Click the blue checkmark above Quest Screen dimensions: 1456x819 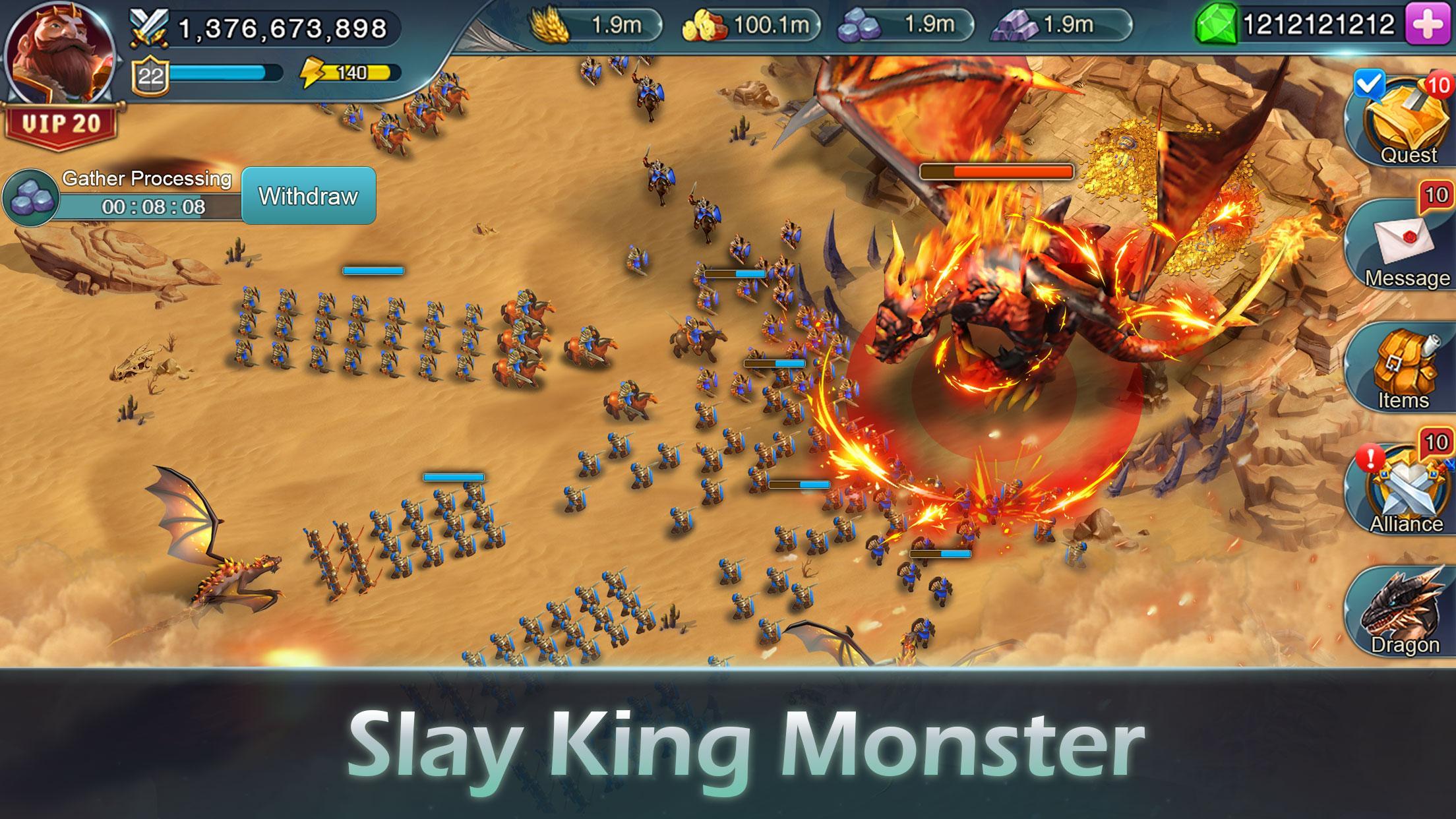tap(1370, 82)
